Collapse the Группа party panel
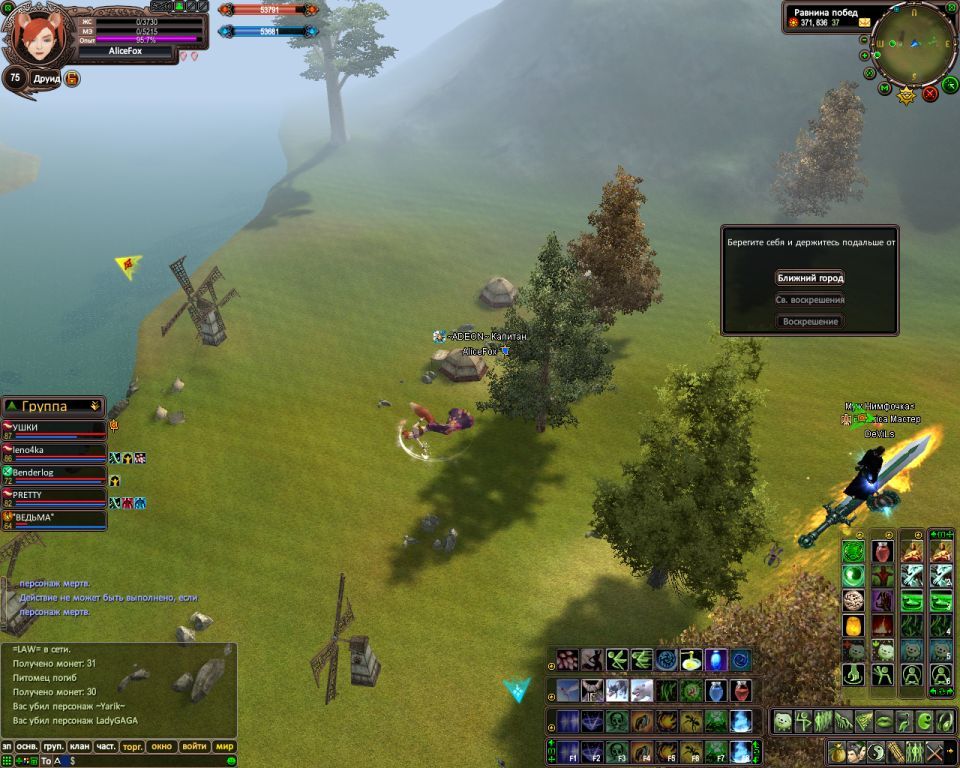Image resolution: width=960 pixels, height=768 pixels. pos(95,406)
